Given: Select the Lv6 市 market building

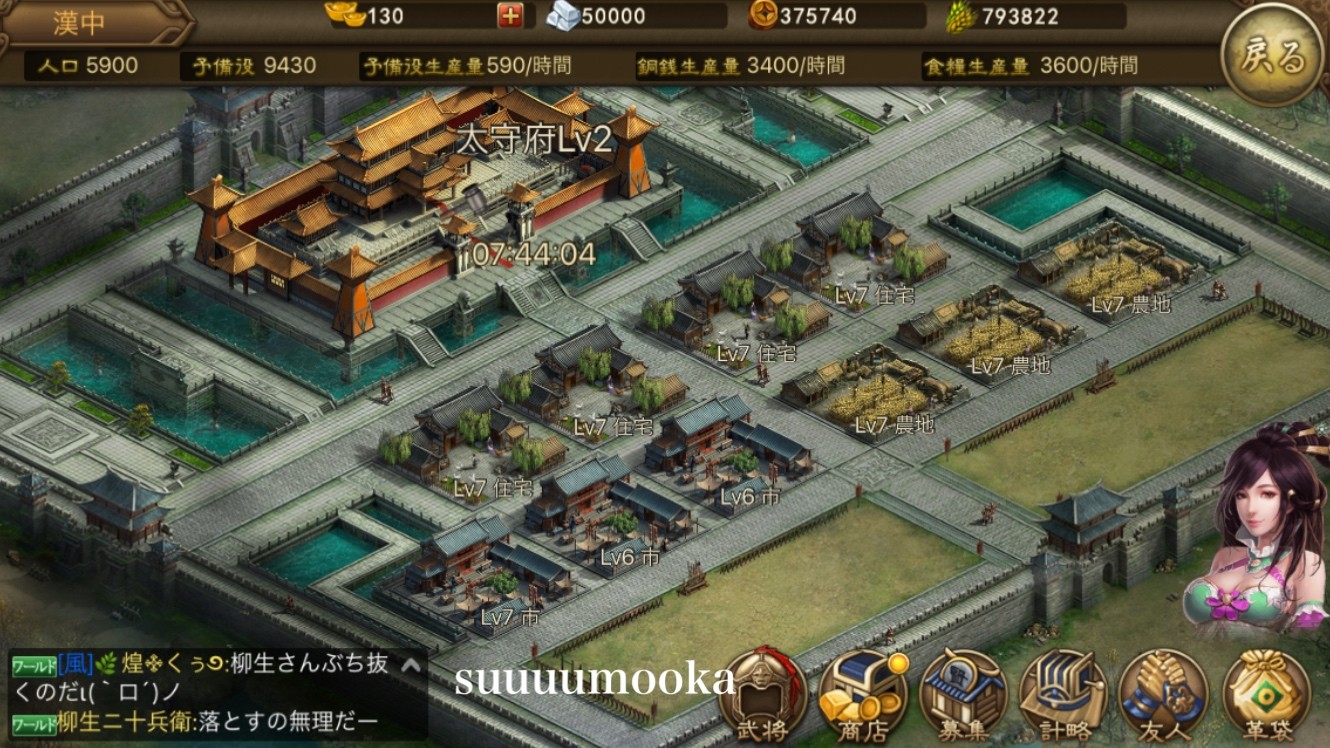Looking at the screenshot, I should (748, 496).
